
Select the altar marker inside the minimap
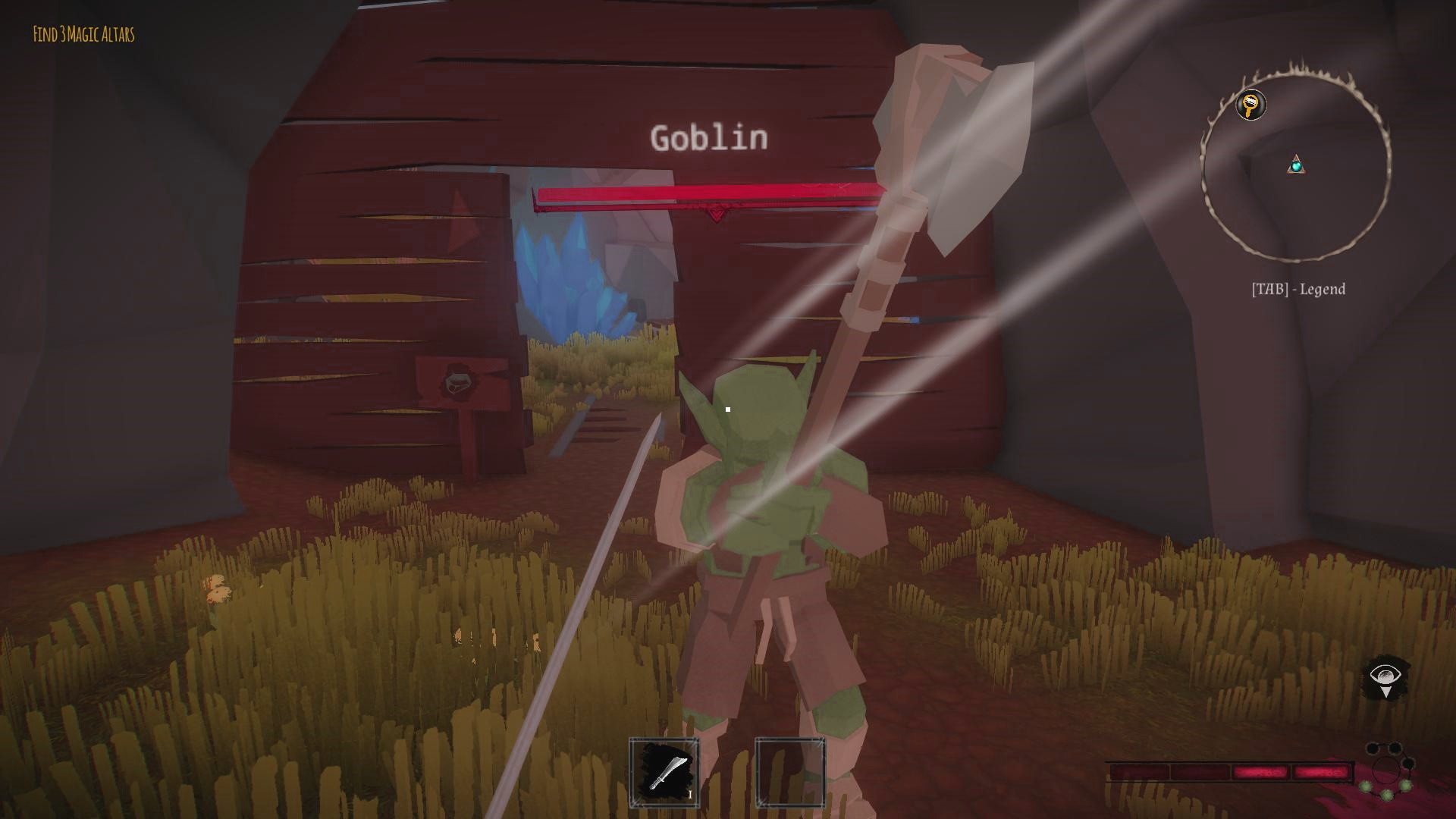coord(1298,165)
